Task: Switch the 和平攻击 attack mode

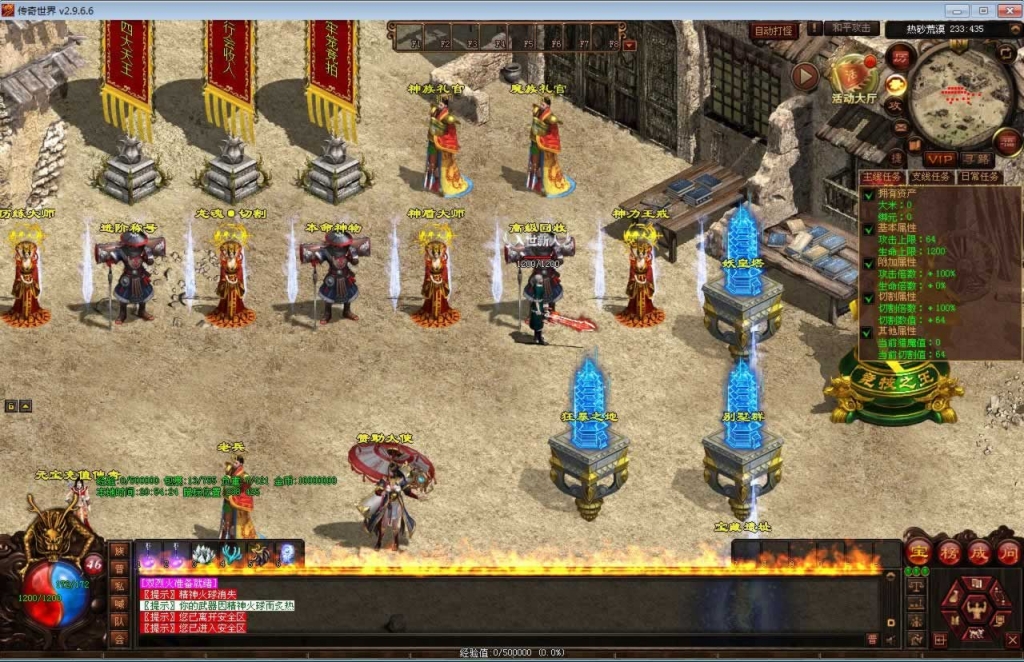Action: (853, 29)
